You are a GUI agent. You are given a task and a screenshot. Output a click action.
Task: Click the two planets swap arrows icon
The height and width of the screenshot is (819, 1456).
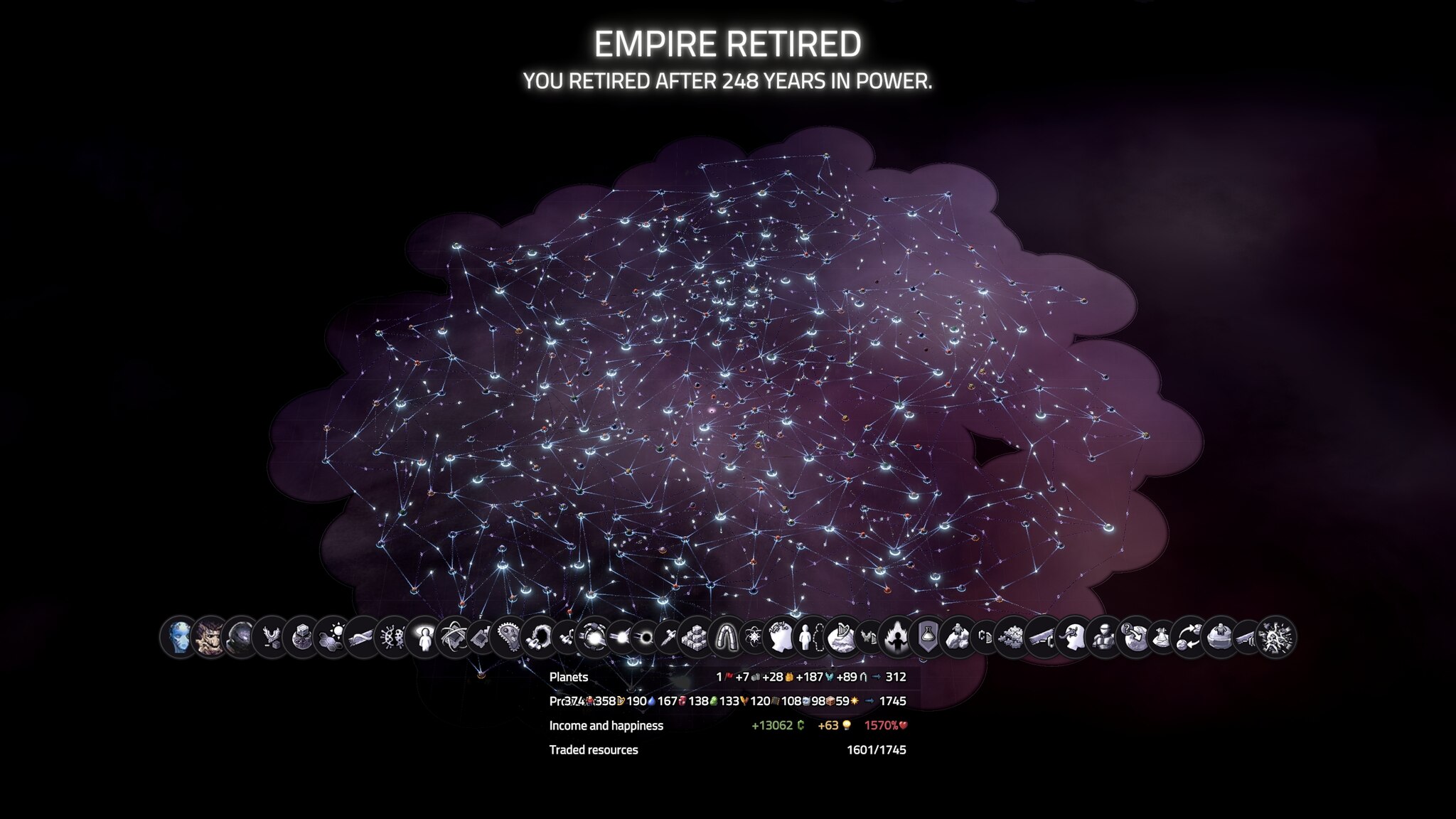[x=1189, y=636]
